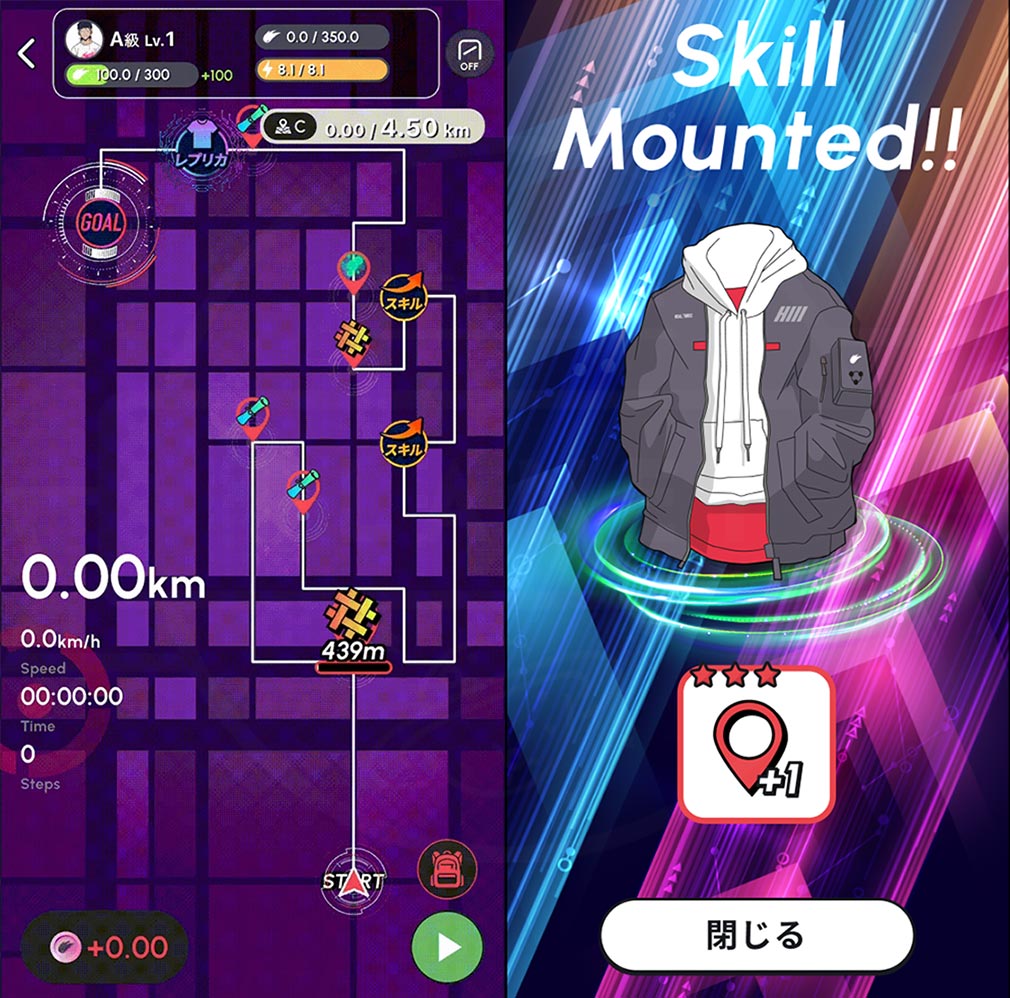The image size is (1010, 998).
Task: Go back with the left arrow
Action: (27, 54)
